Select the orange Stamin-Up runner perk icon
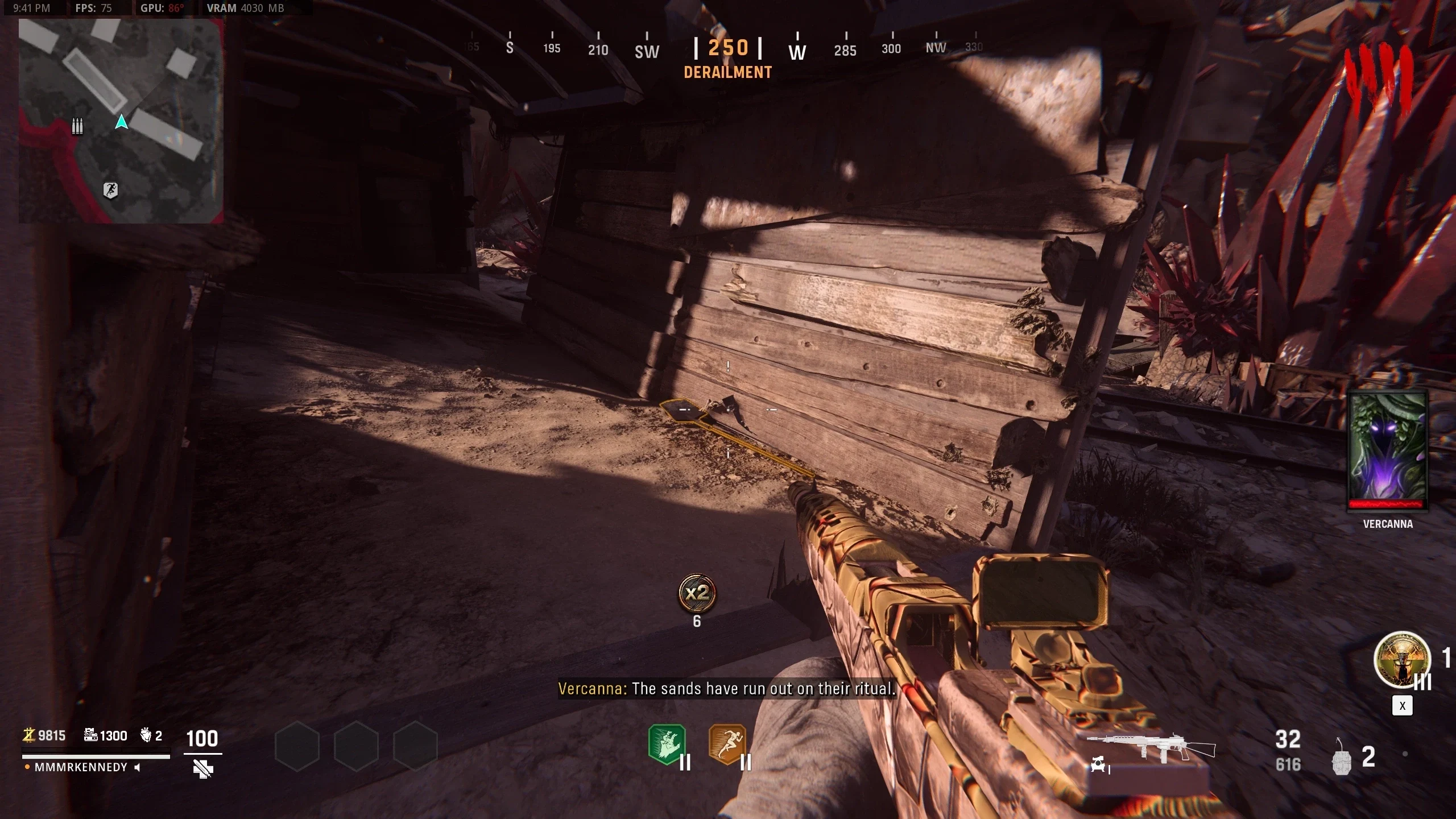Image resolution: width=1456 pixels, height=819 pixels. [x=727, y=744]
